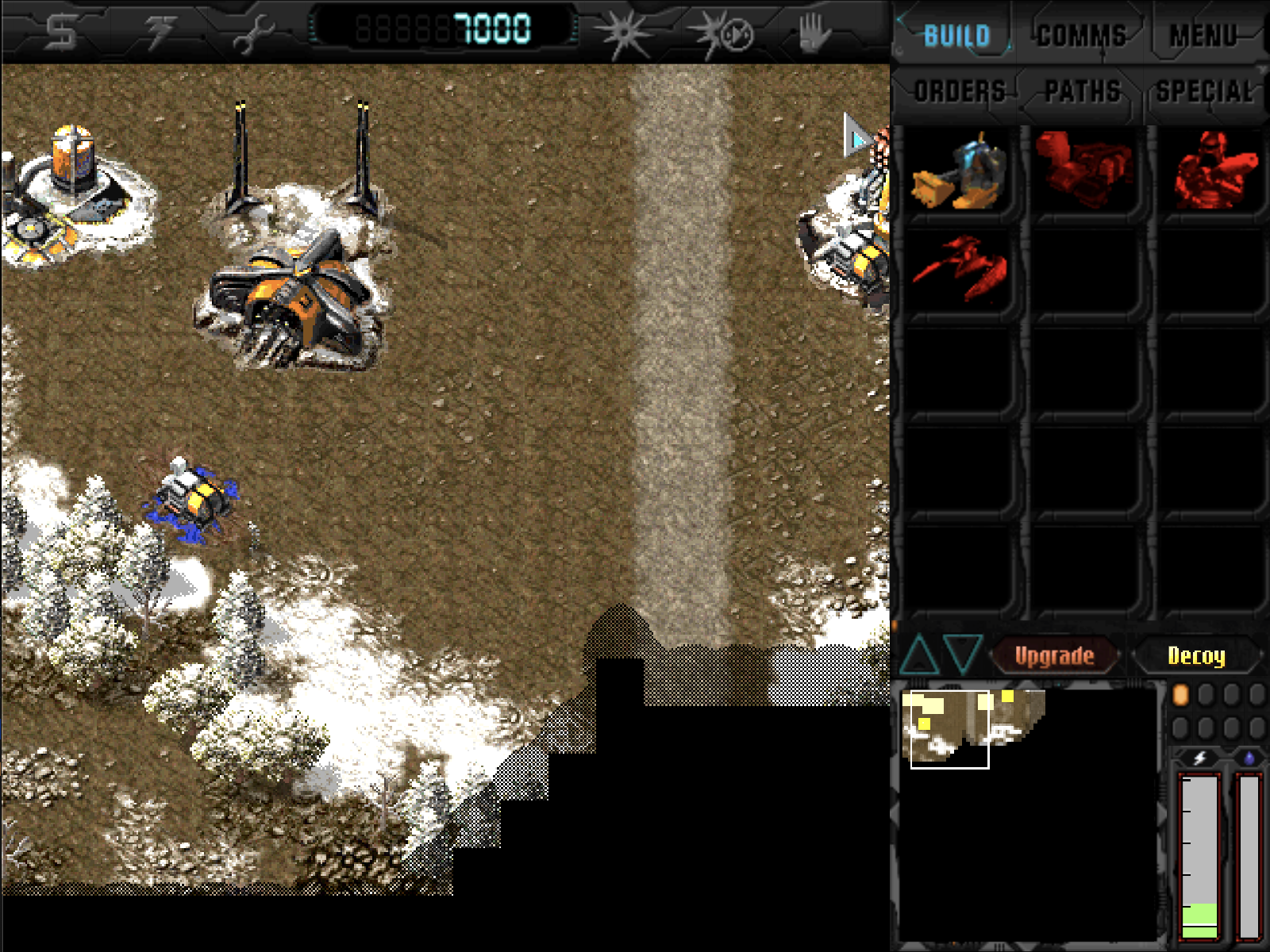1270x952 pixels.
Task: Switch to the SPECIAL tab
Action: [x=1206, y=90]
